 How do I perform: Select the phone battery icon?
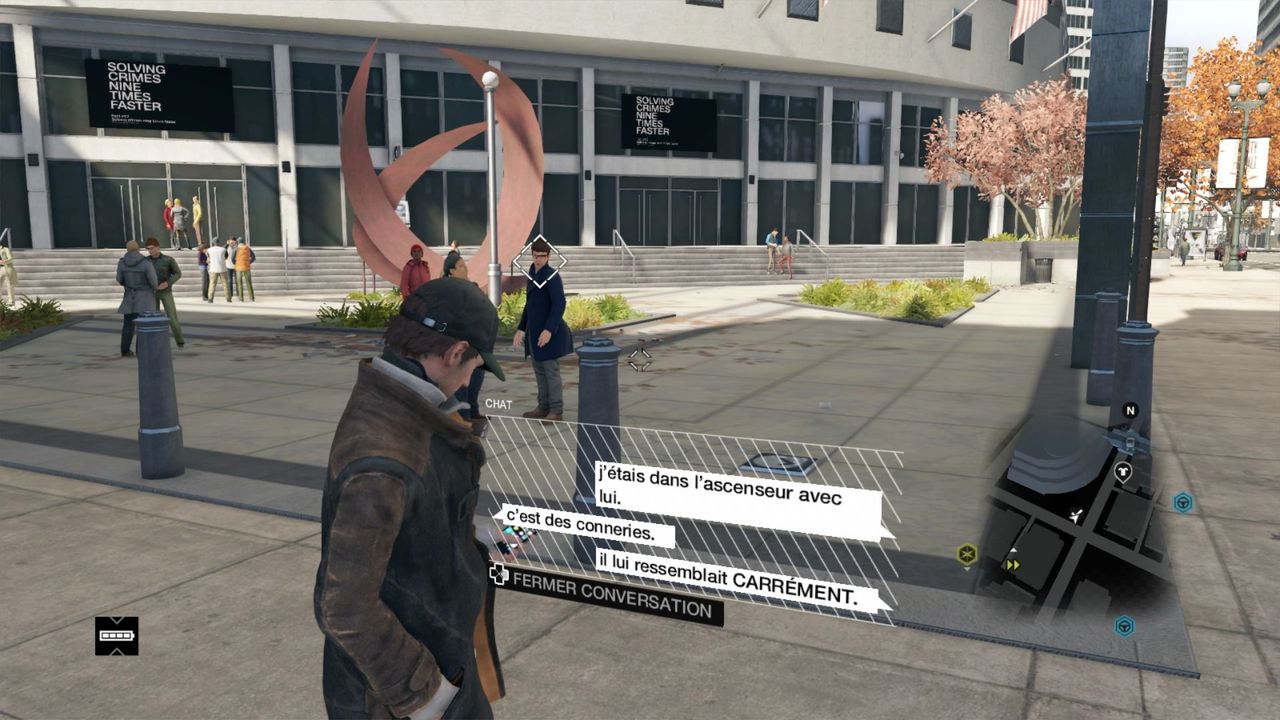click(117, 635)
